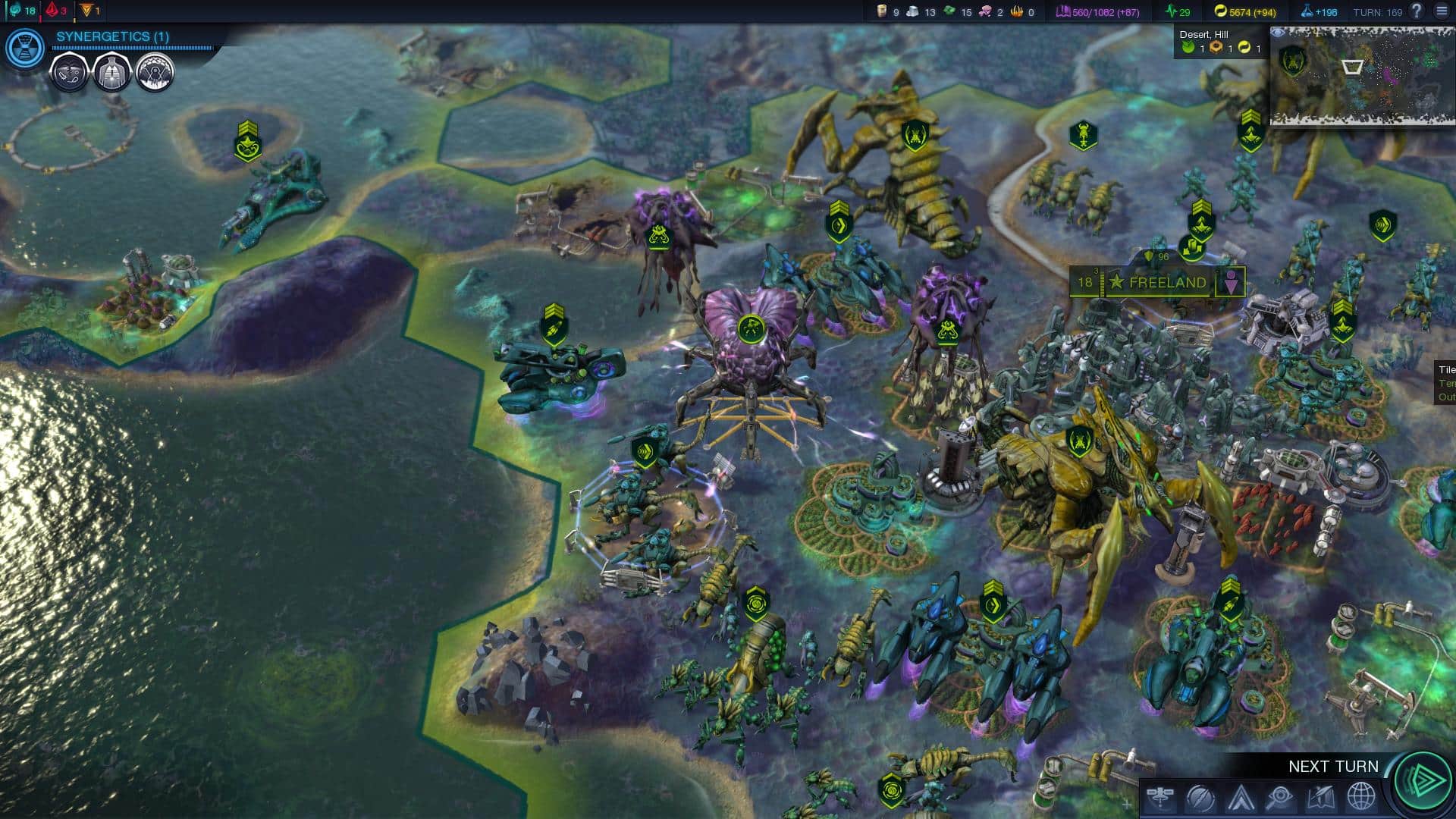Open the Covert Ops eye icon
1456x819 pixels.
click(x=1280, y=795)
